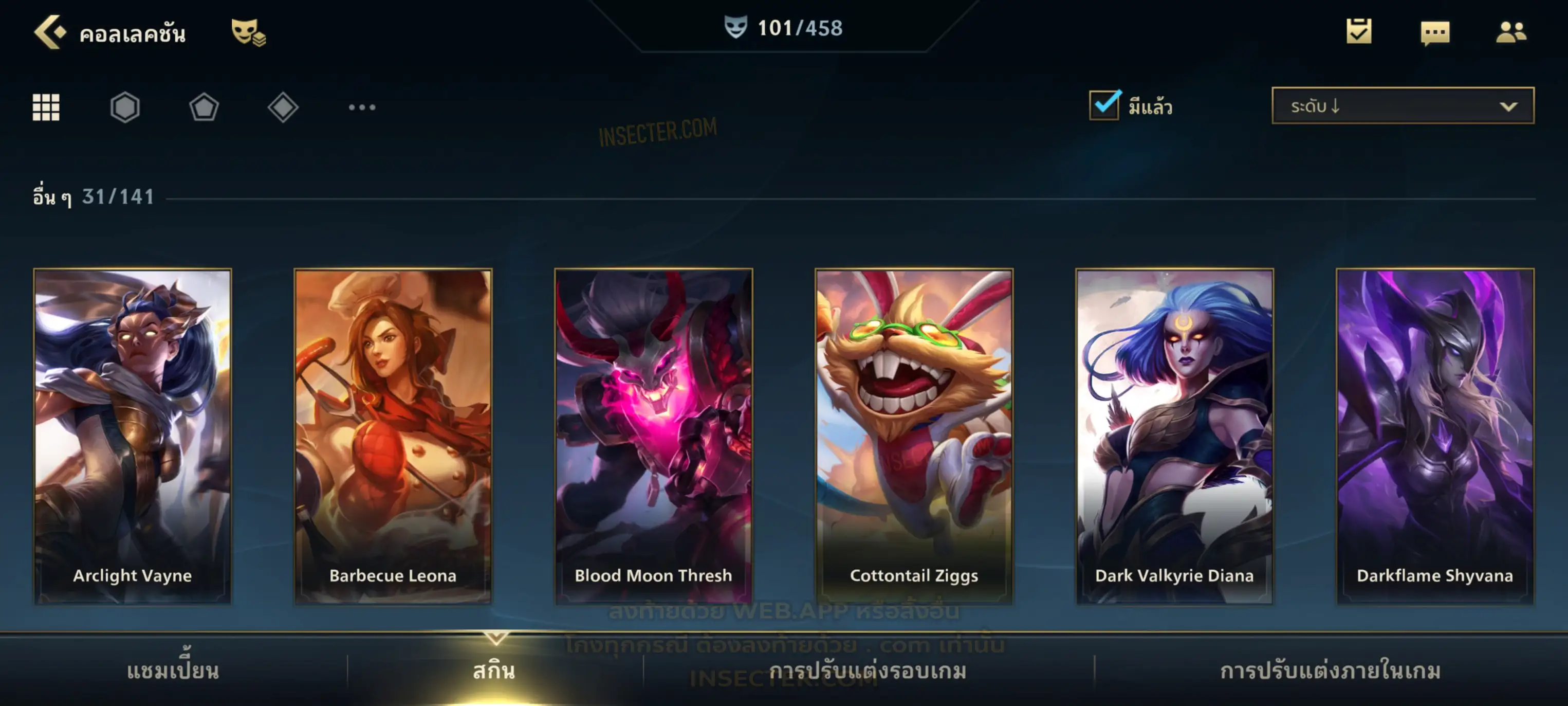
Task: Filter skins by diamond rarity icon
Action: [283, 108]
